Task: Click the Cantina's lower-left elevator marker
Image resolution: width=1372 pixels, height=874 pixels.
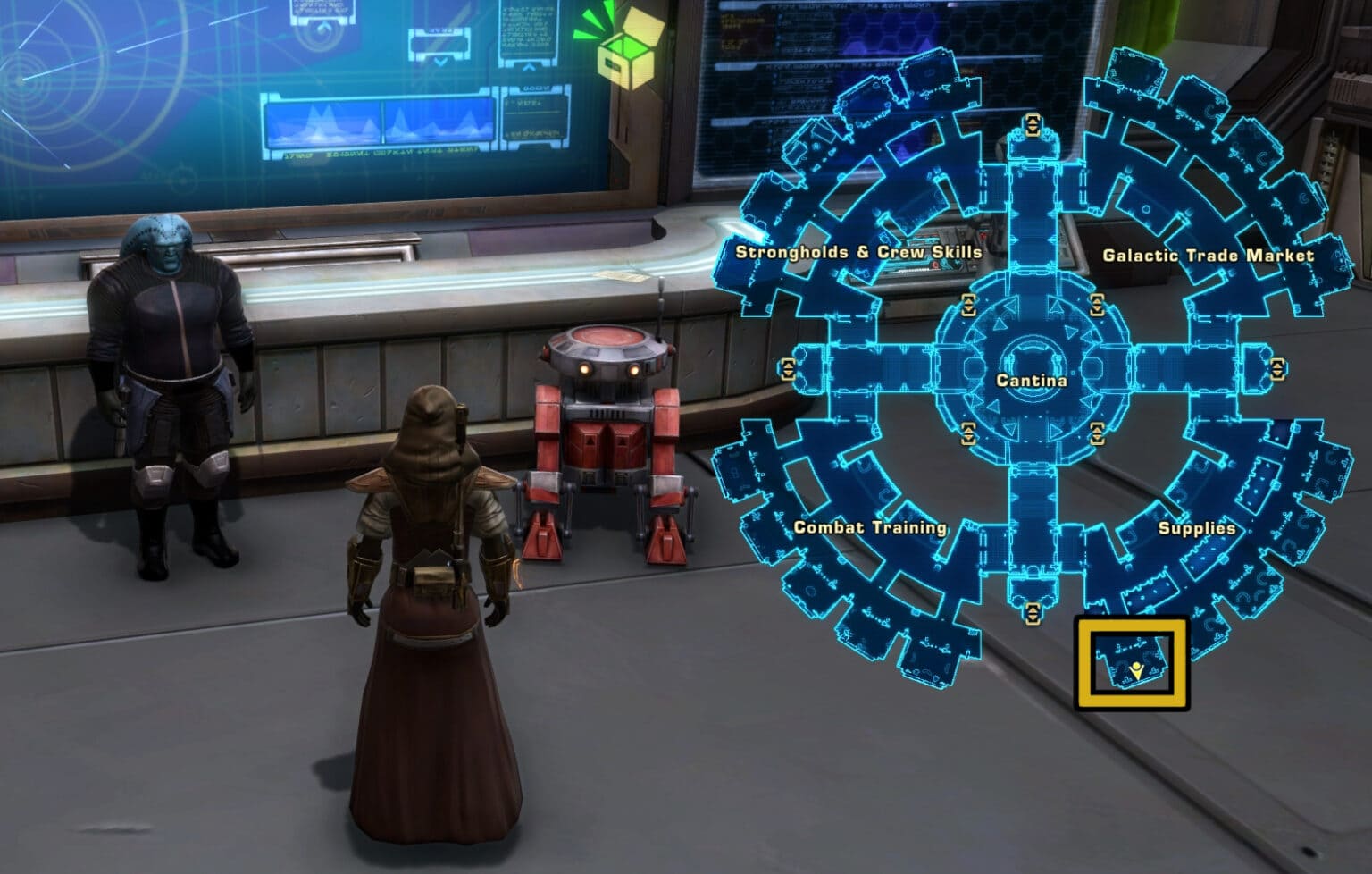Action: [969, 433]
